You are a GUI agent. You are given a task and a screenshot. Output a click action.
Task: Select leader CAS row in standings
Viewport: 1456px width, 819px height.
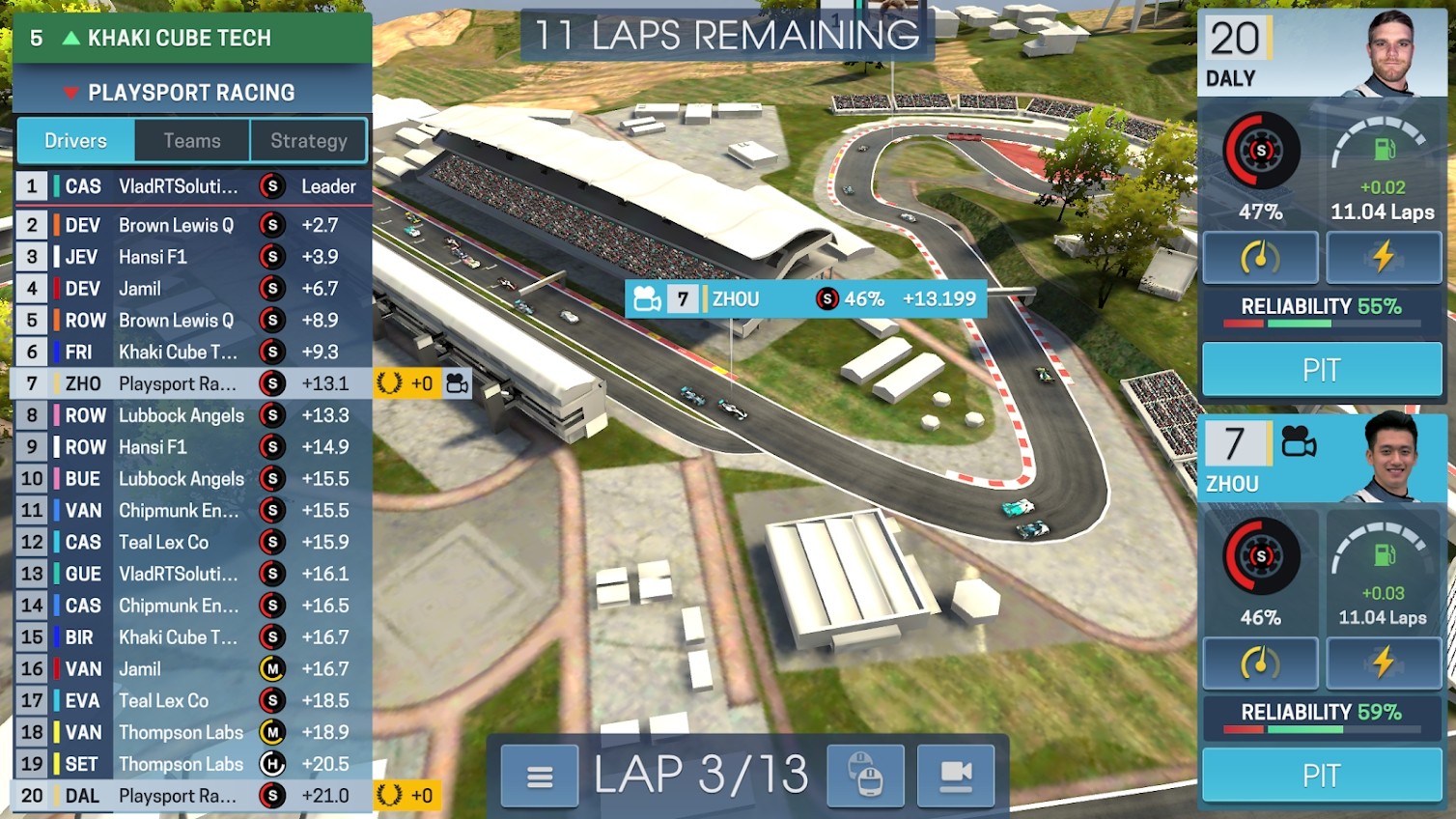193,186
